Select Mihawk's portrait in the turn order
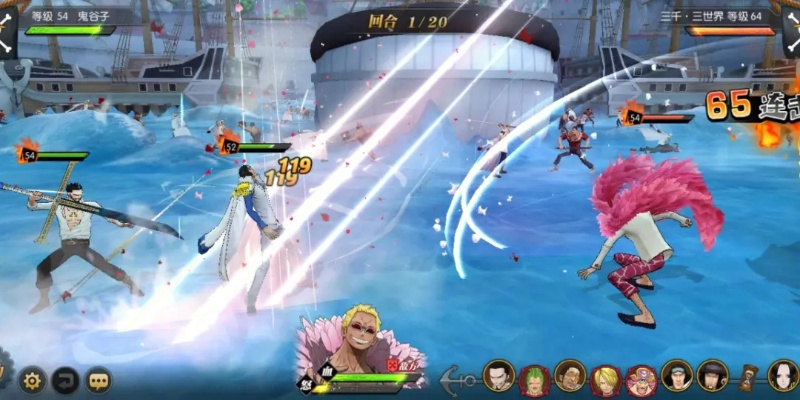Image resolution: width=800 pixels, height=400 pixels. 498,376
